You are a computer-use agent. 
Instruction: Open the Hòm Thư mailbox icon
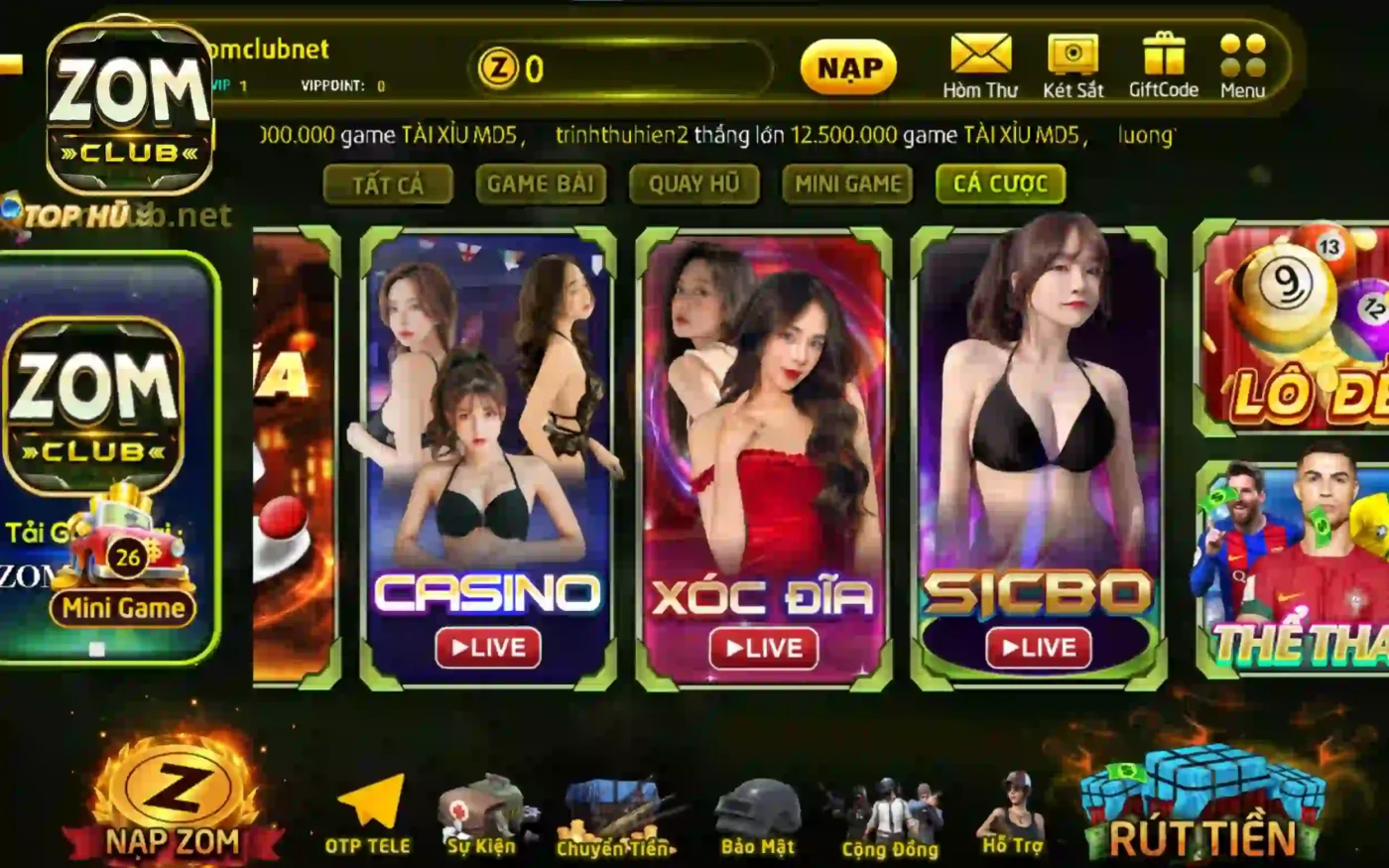pos(981,57)
